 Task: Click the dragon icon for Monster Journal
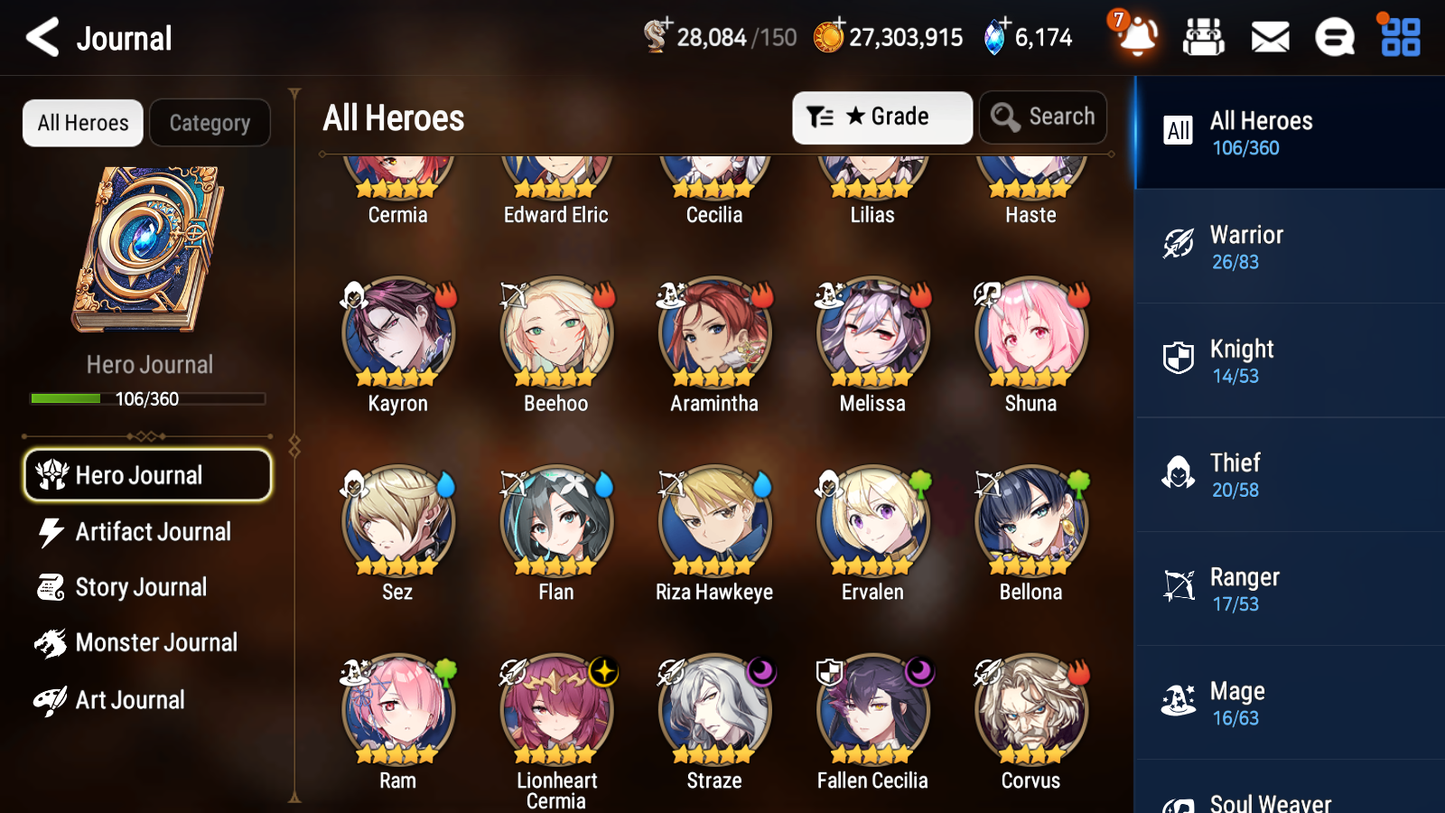point(51,643)
